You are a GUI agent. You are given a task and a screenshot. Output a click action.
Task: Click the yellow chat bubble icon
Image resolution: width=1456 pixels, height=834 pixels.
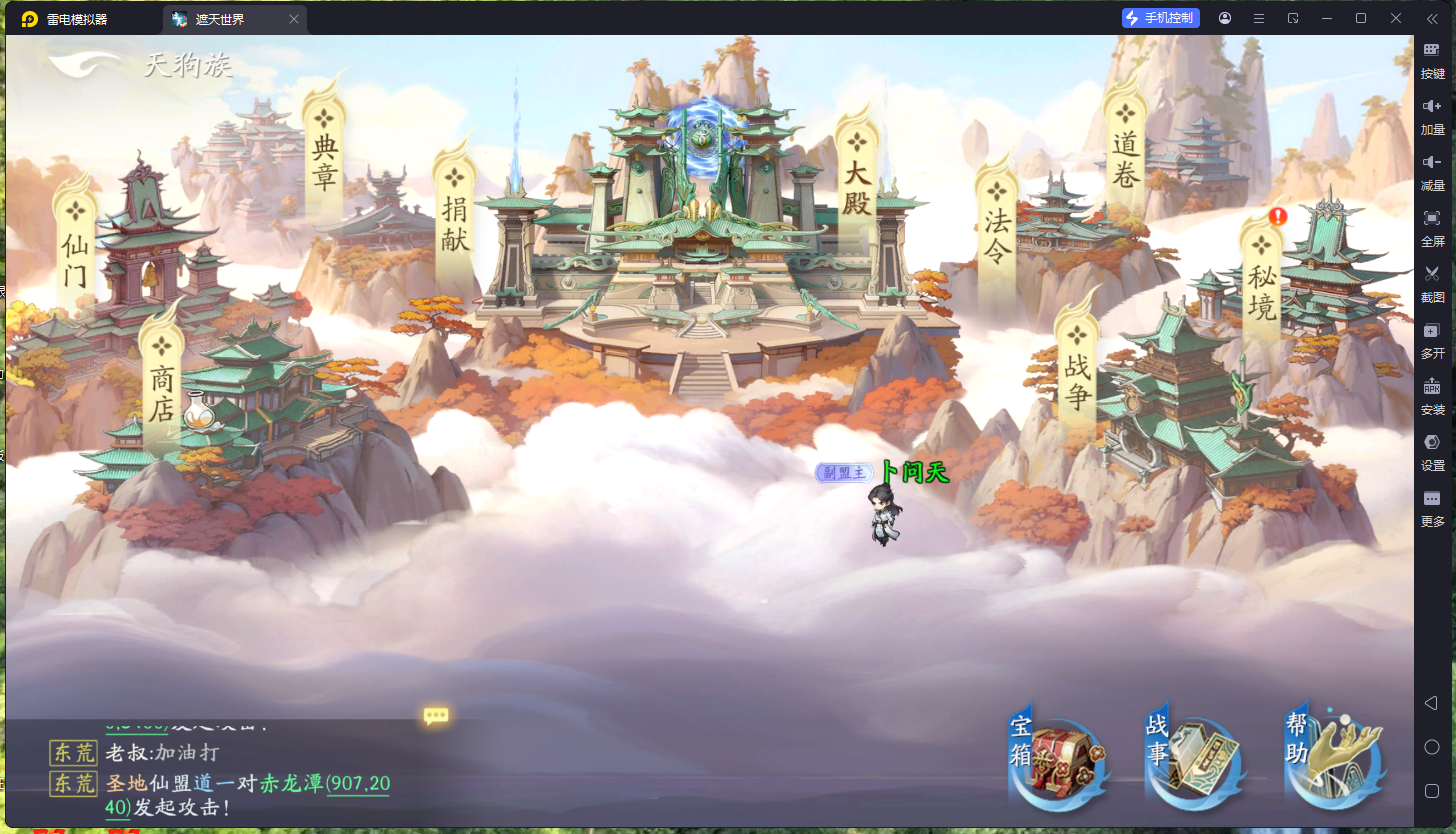click(x=436, y=716)
